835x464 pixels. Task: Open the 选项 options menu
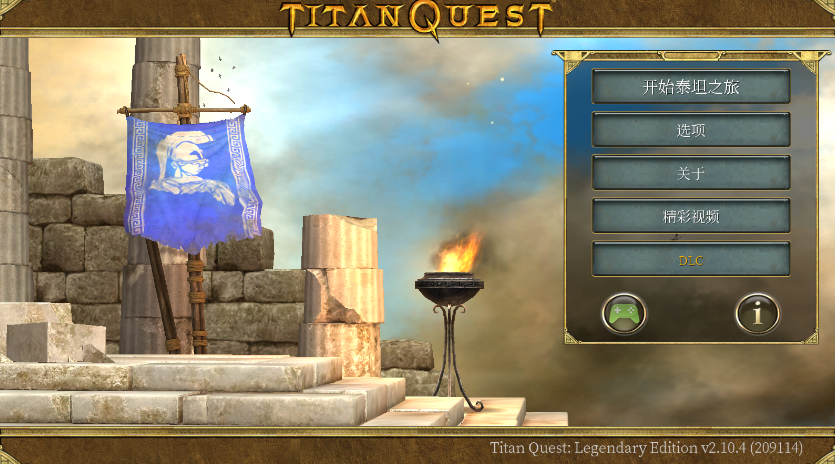coord(691,130)
